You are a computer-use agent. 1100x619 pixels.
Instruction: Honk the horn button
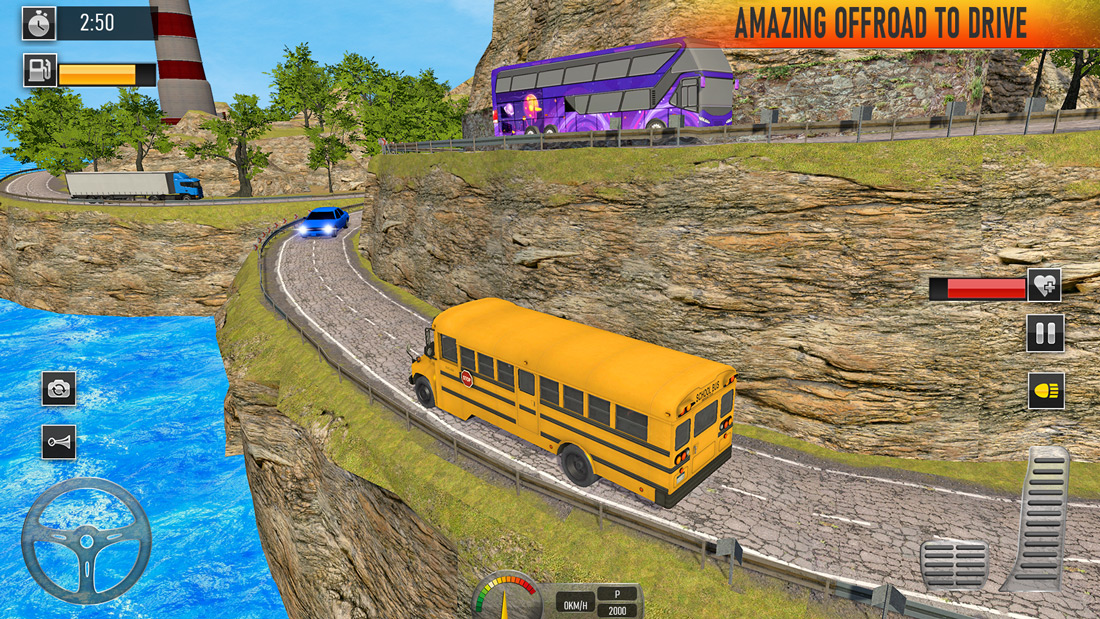(x=59, y=441)
